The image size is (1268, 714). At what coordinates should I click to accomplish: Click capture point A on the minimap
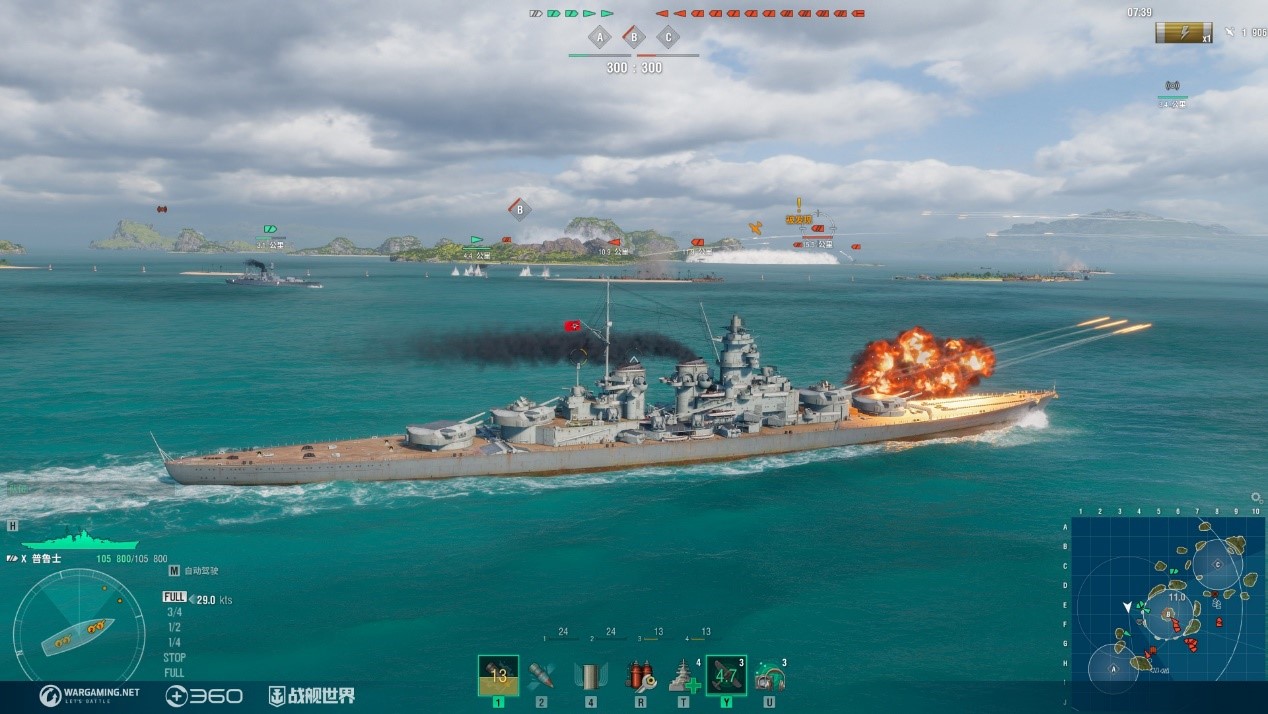point(1111,668)
